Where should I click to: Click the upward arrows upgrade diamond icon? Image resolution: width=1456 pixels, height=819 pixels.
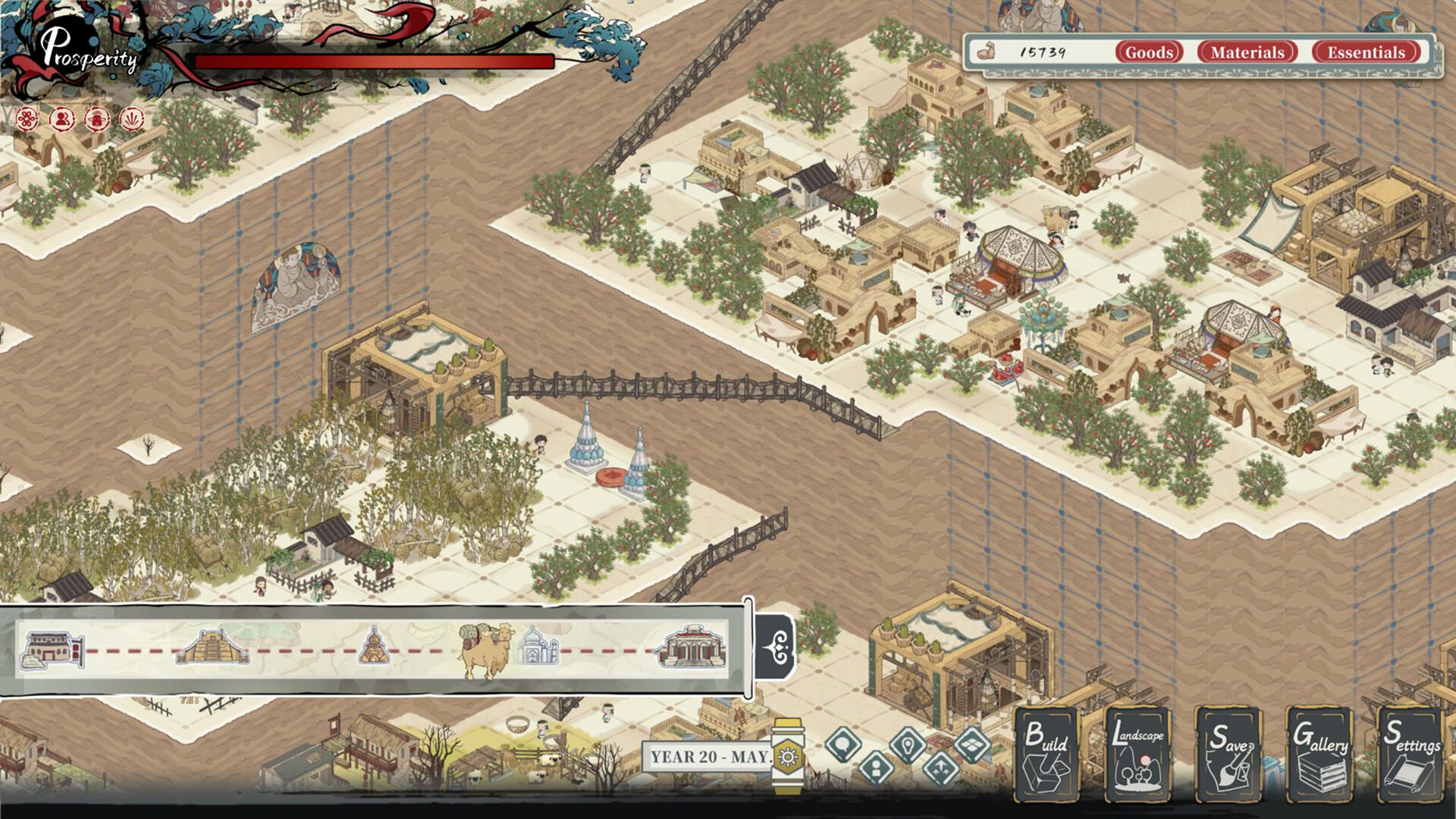point(940,768)
